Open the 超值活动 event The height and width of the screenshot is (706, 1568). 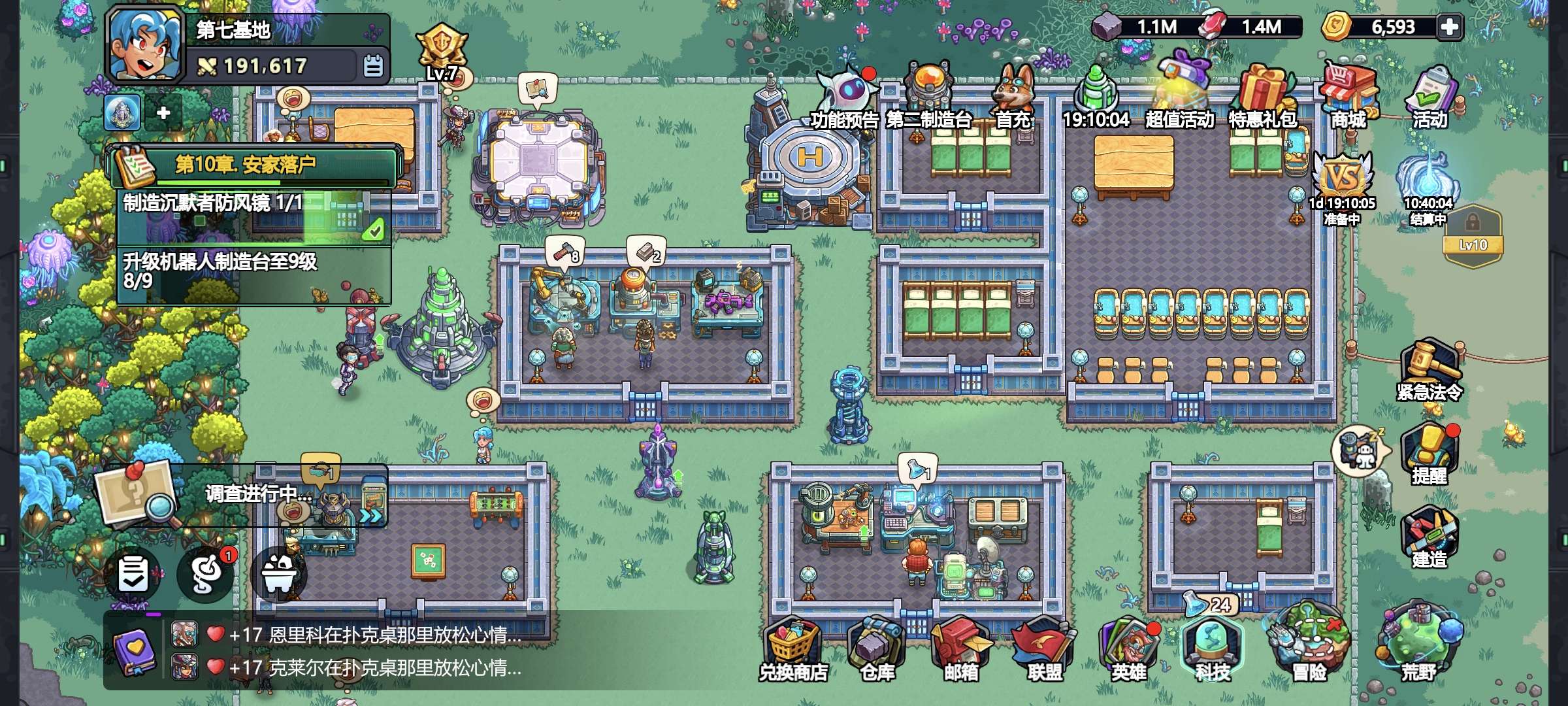point(1179,95)
